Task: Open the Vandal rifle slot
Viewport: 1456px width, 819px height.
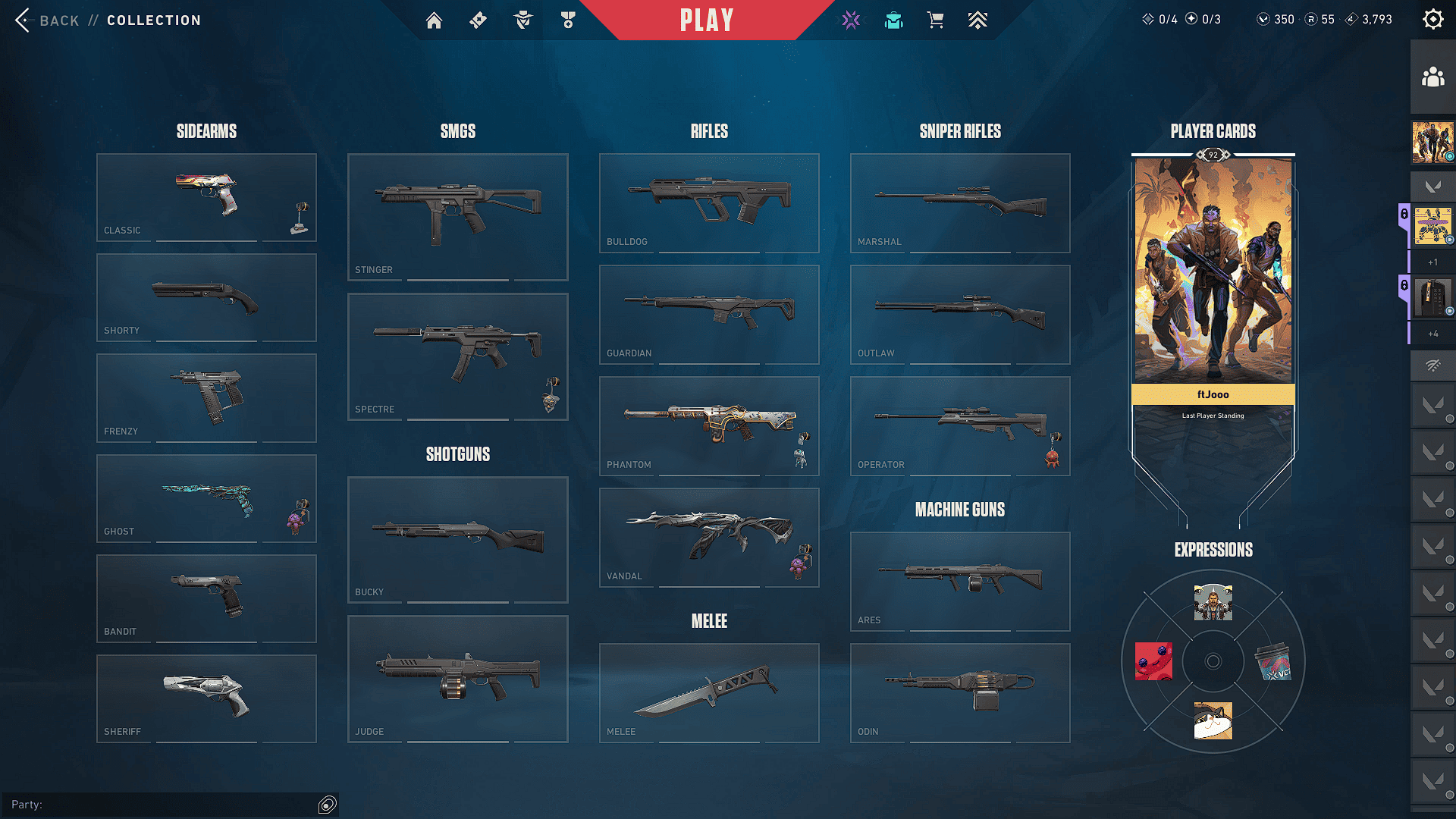Action: coord(709,537)
